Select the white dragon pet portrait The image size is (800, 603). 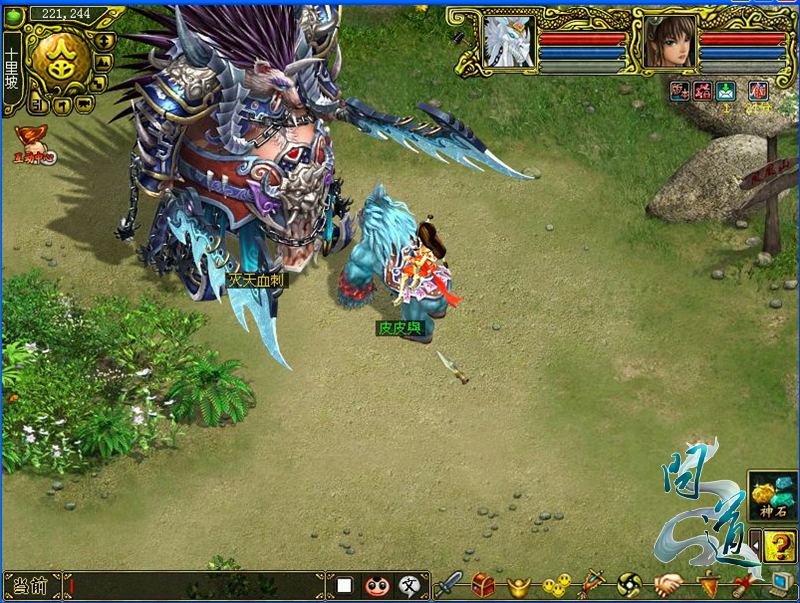click(508, 42)
